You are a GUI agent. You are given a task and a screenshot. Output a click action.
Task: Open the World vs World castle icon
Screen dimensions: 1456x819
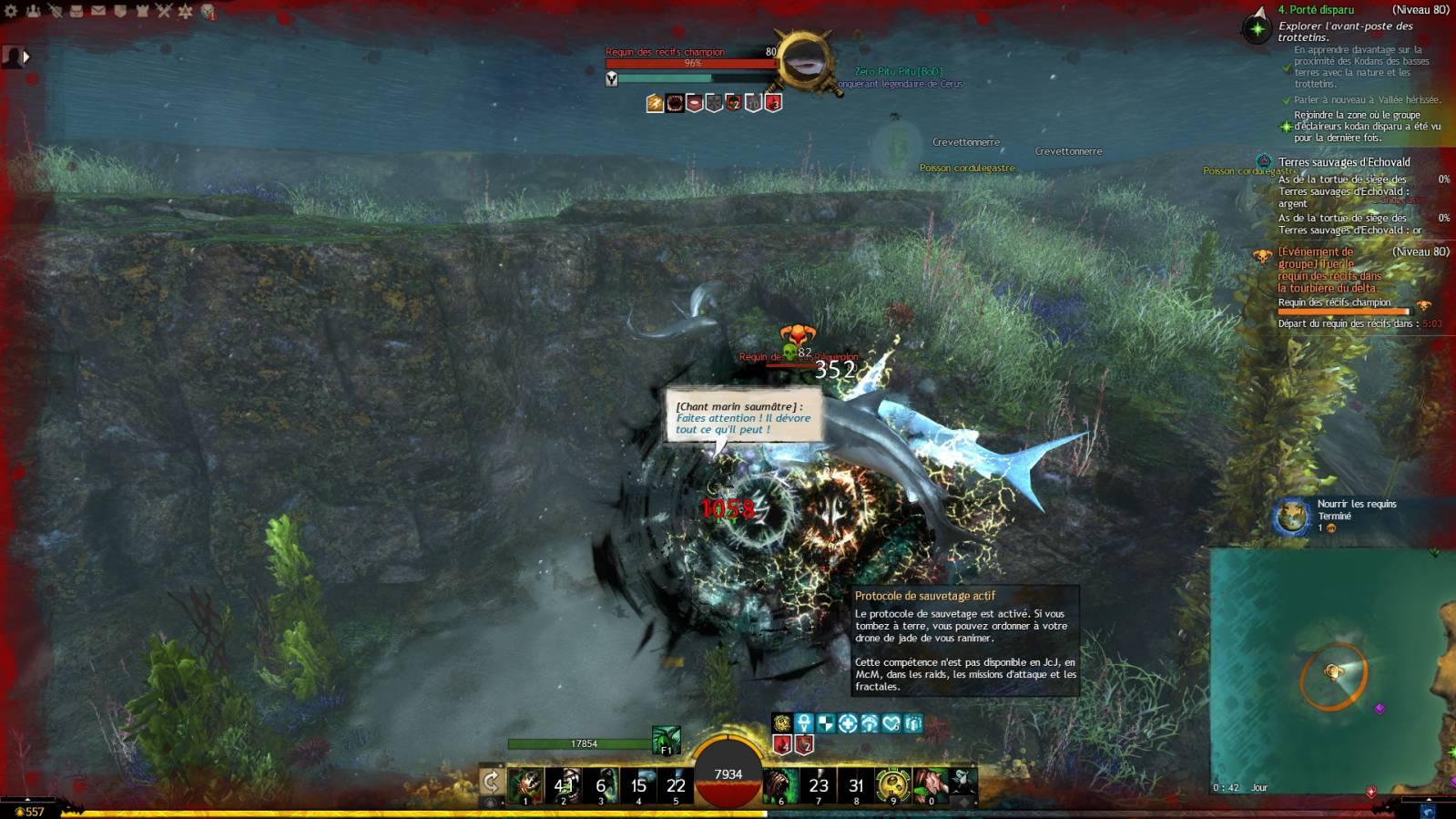(x=142, y=11)
